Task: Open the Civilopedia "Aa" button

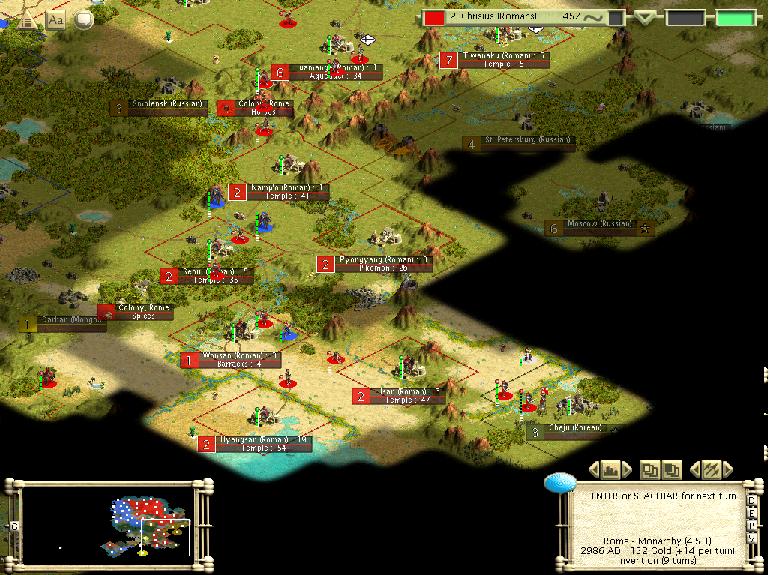Action: (x=55, y=18)
